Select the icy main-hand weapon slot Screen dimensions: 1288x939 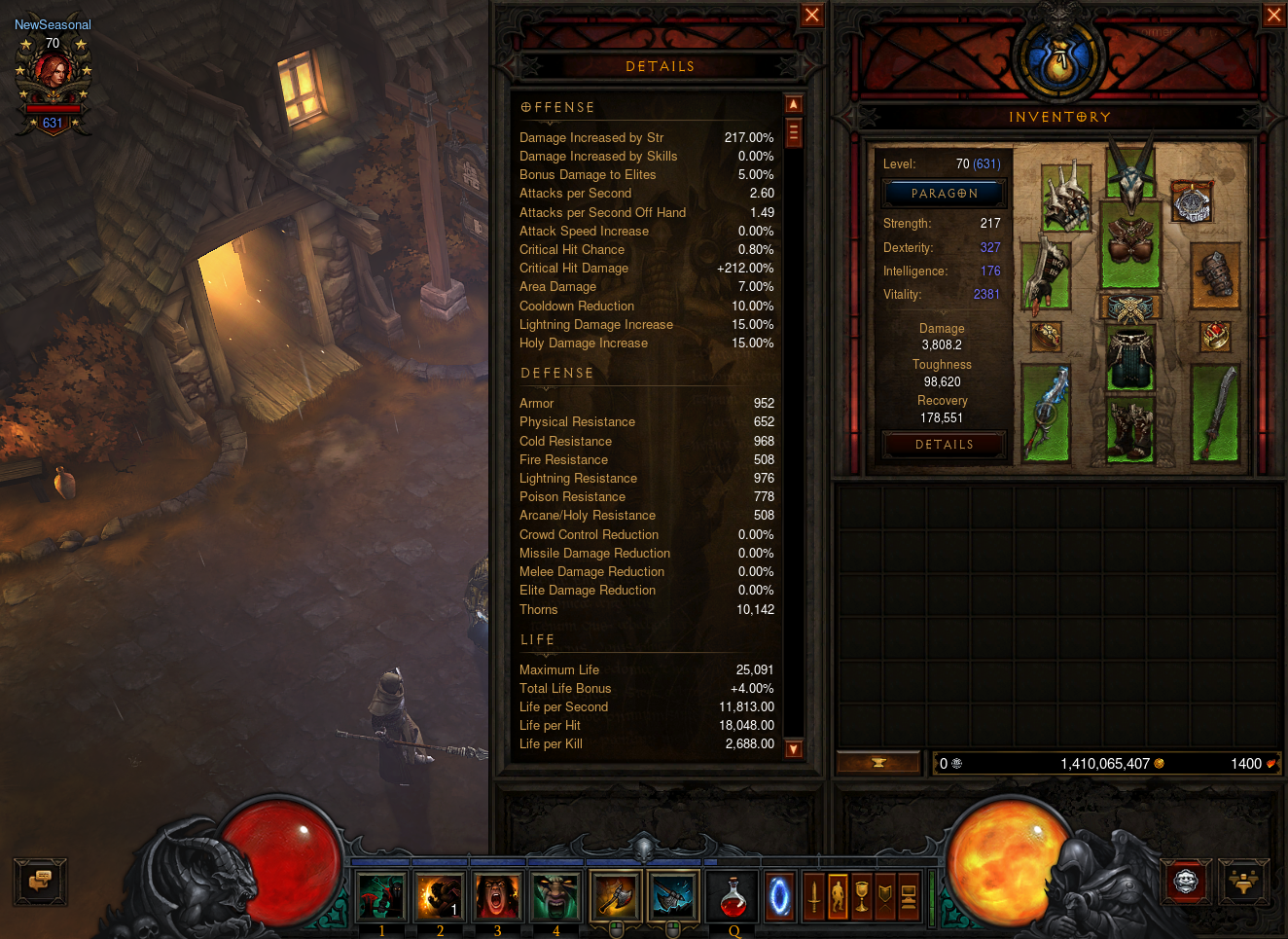pyautogui.click(x=1047, y=413)
